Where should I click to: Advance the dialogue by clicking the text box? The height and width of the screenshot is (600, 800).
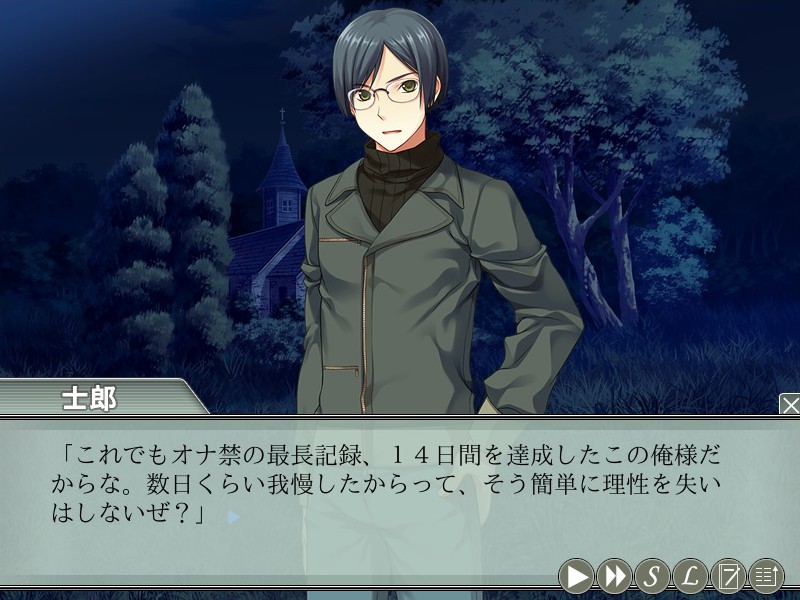pyautogui.click(x=400, y=490)
